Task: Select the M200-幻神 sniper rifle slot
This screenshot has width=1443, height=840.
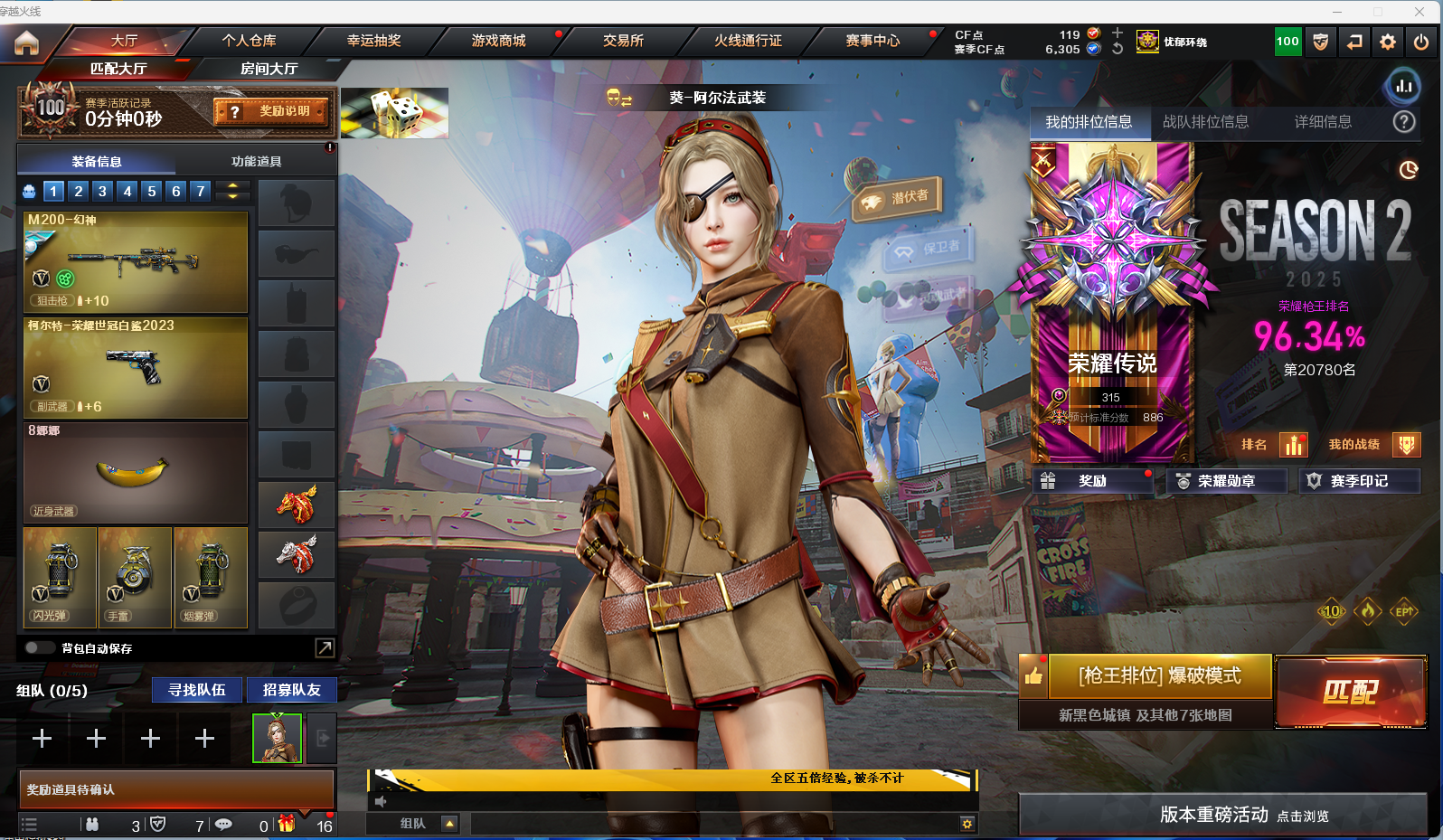Action: pyautogui.click(x=136, y=262)
